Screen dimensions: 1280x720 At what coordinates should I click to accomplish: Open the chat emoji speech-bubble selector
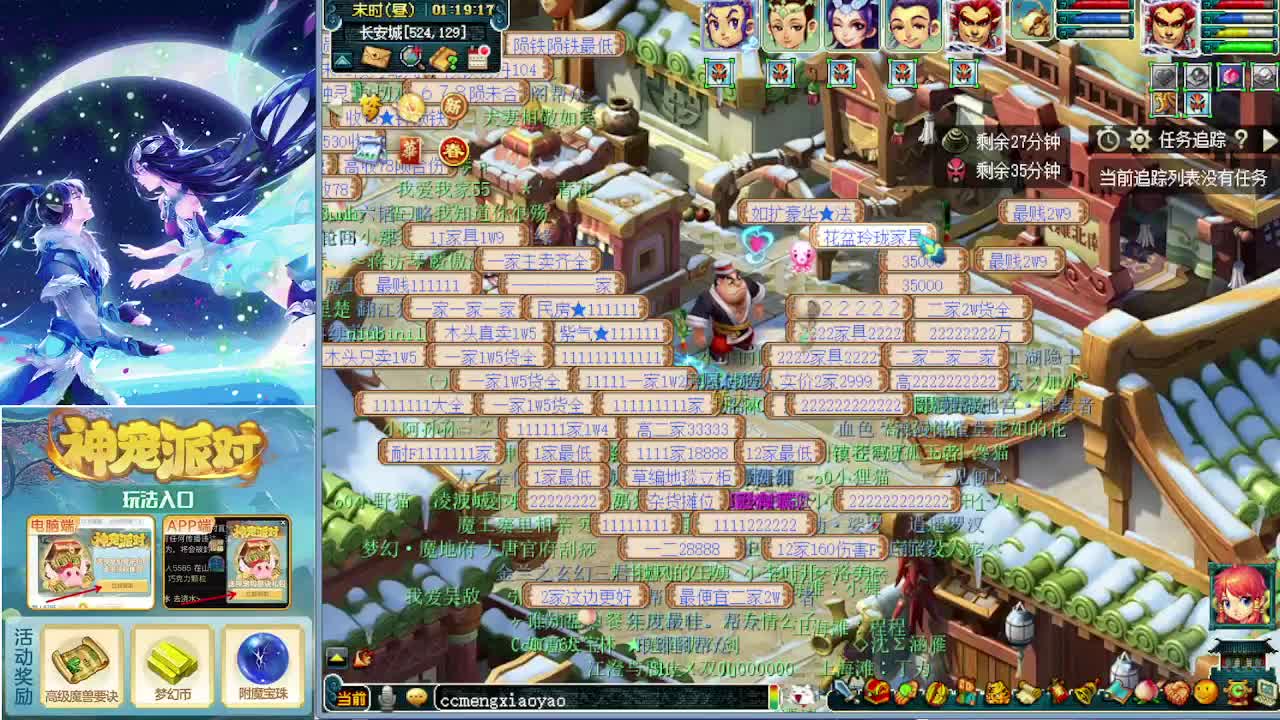click(x=416, y=700)
